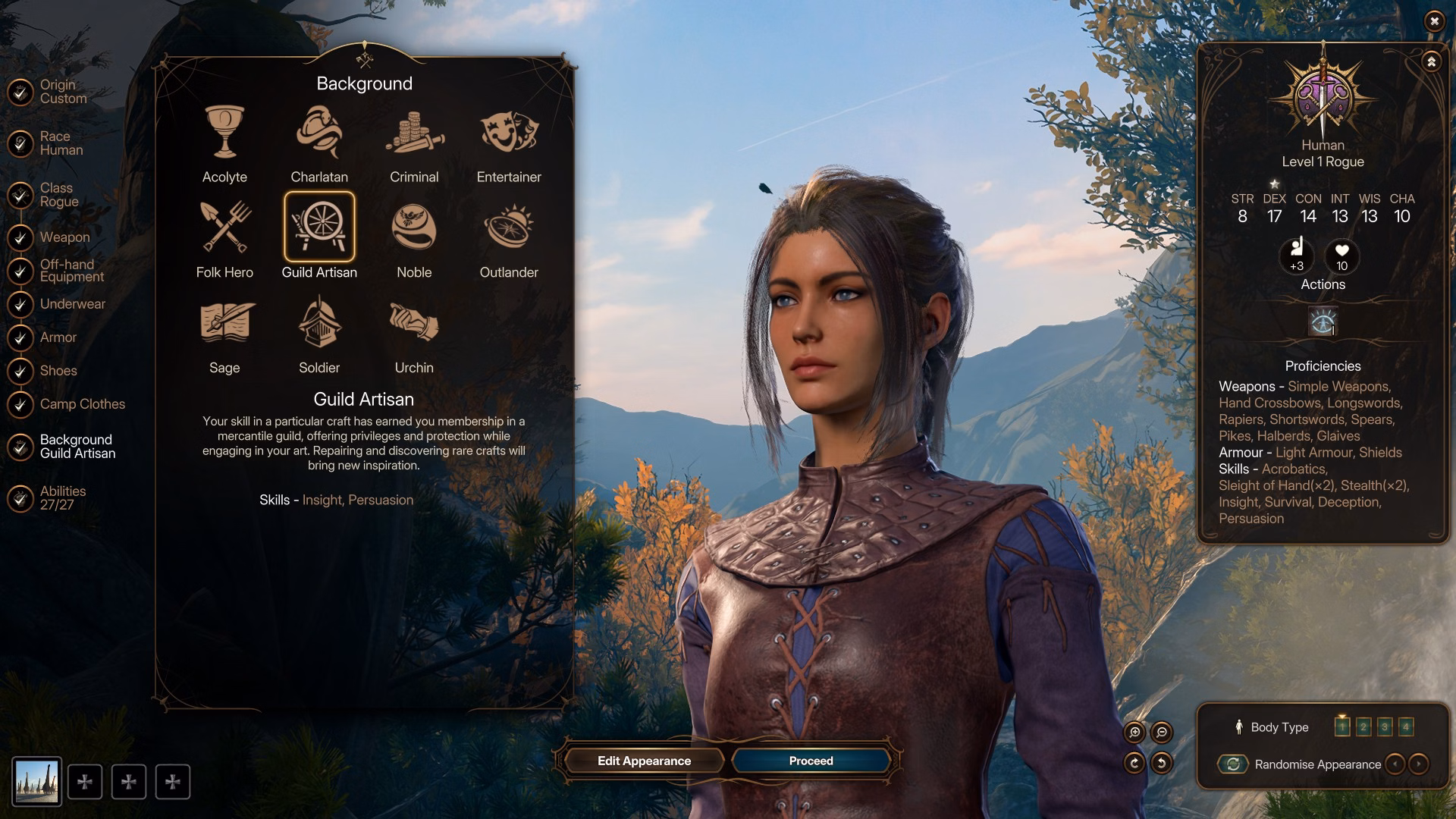The height and width of the screenshot is (819, 1456).
Task: Select the Charlatan background icon
Action: point(319,133)
